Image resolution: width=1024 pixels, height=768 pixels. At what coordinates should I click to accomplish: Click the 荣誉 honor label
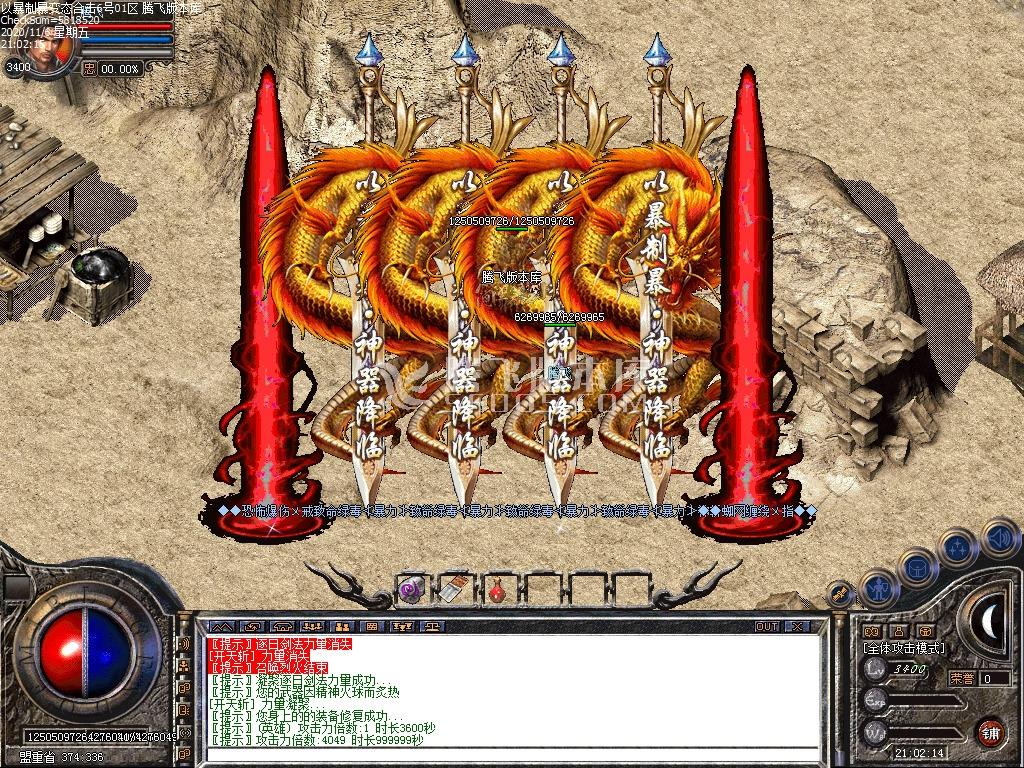pos(961,678)
